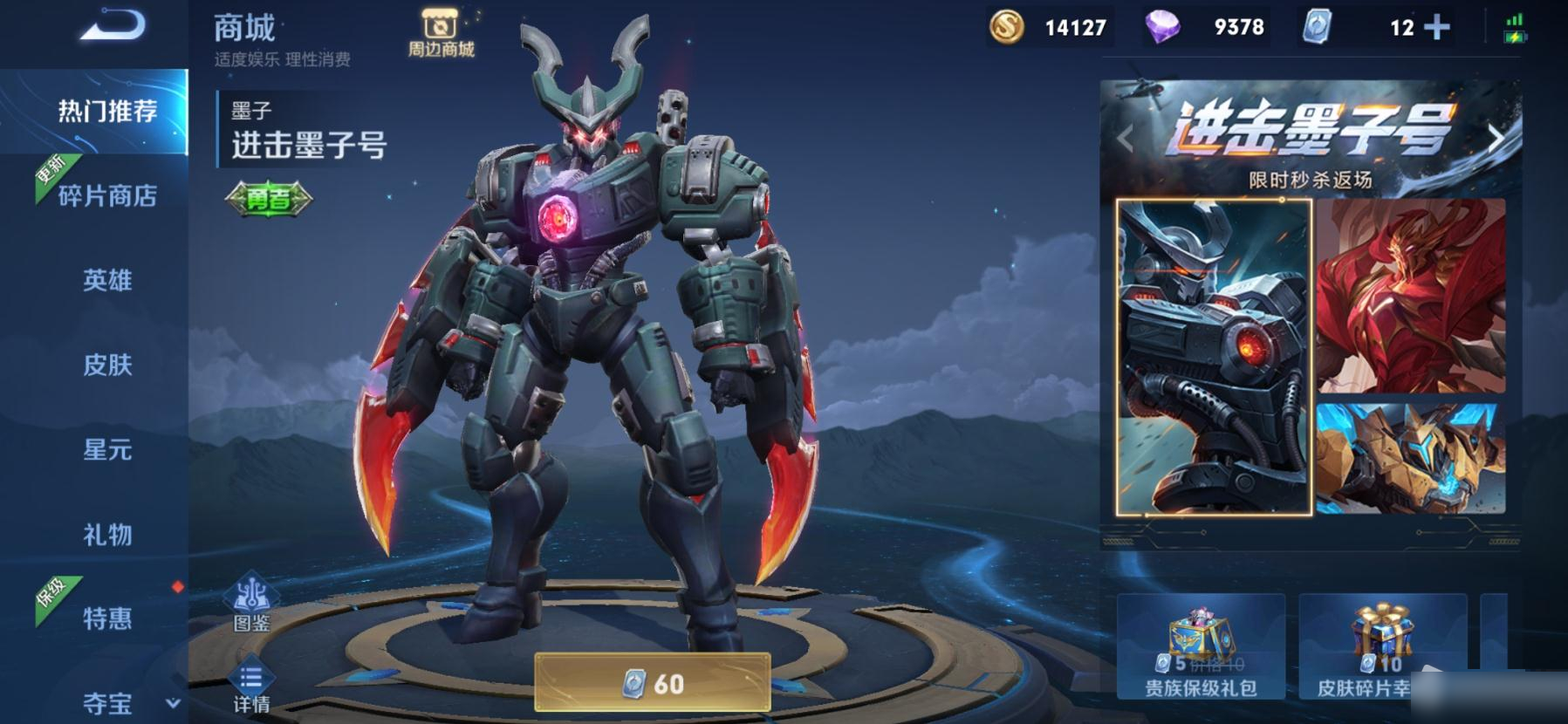This screenshot has height=724, width=1568.
Task: Open the 星元 category
Action: point(106,449)
